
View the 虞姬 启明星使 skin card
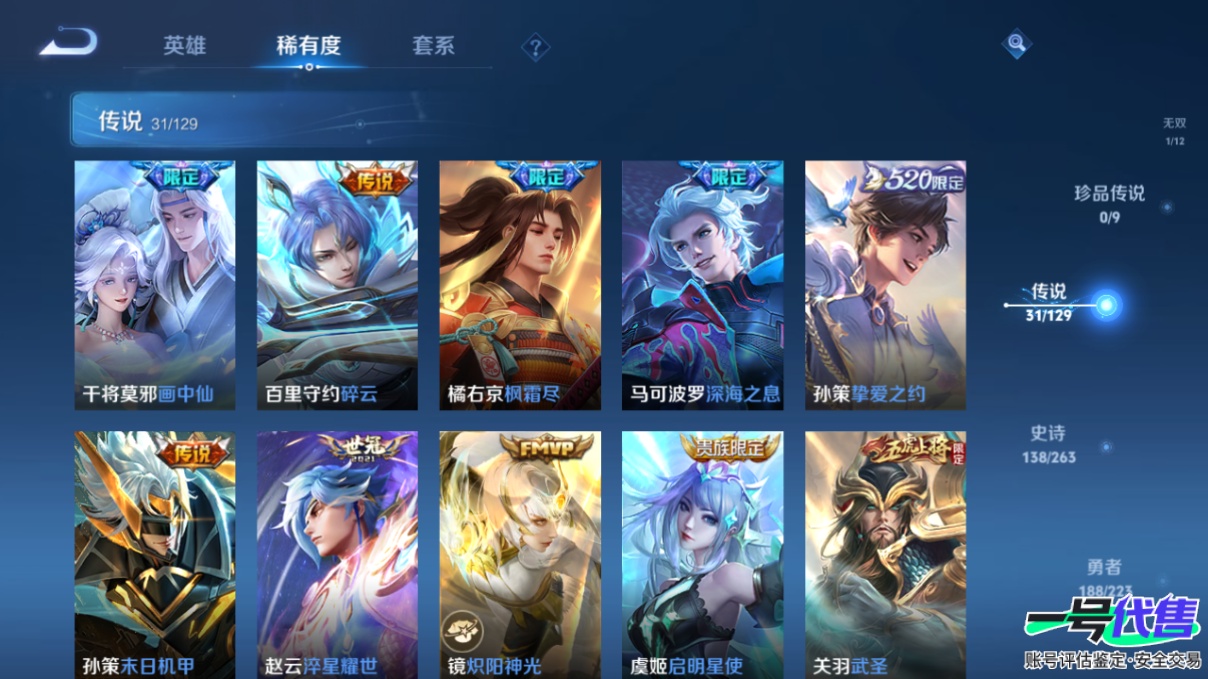(702, 555)
